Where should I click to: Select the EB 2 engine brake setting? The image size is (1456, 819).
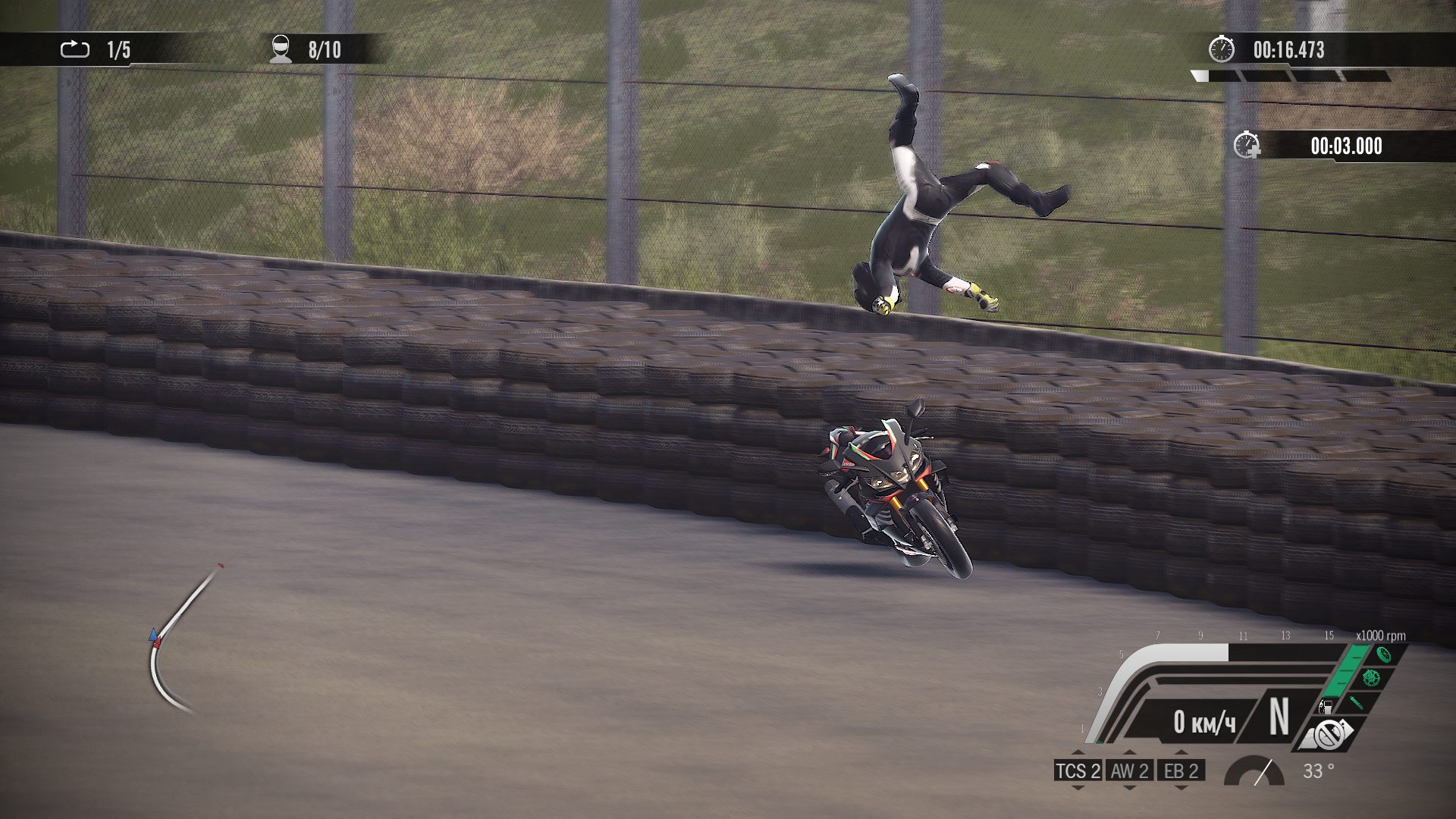pyautogui.click(x=1181, y=771)
